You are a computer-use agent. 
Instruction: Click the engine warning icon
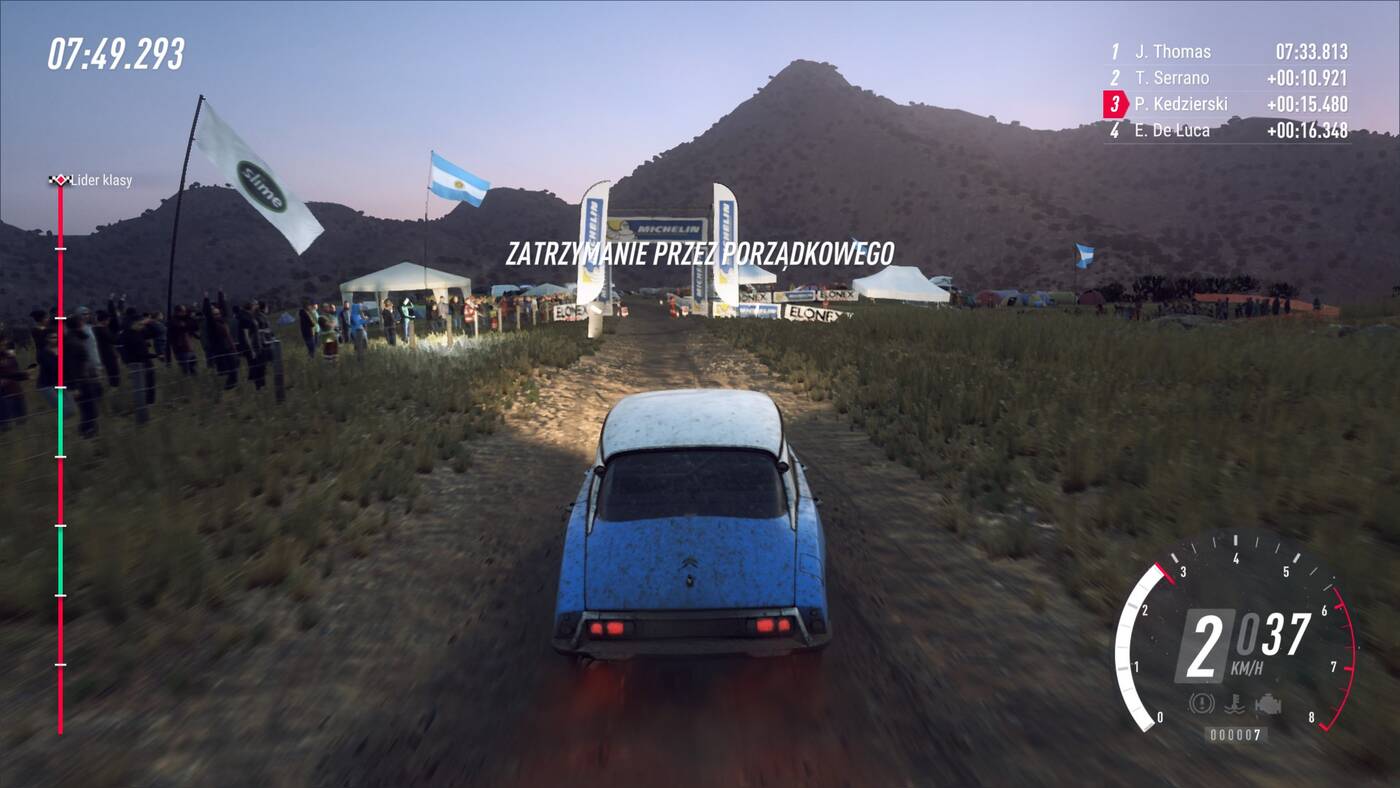(1267, 704)
